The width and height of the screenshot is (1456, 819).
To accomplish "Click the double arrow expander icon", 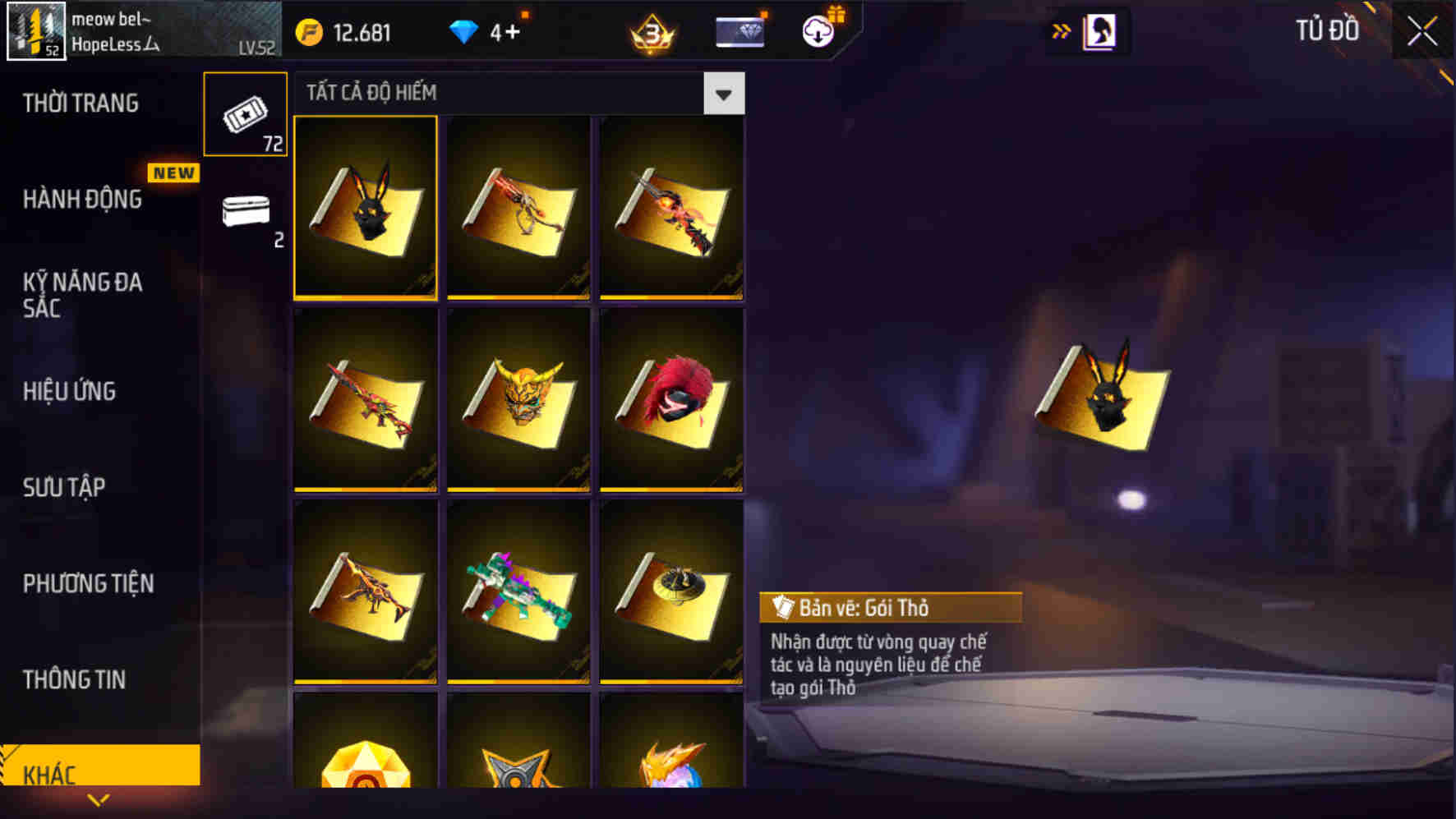I will 1062,30.
